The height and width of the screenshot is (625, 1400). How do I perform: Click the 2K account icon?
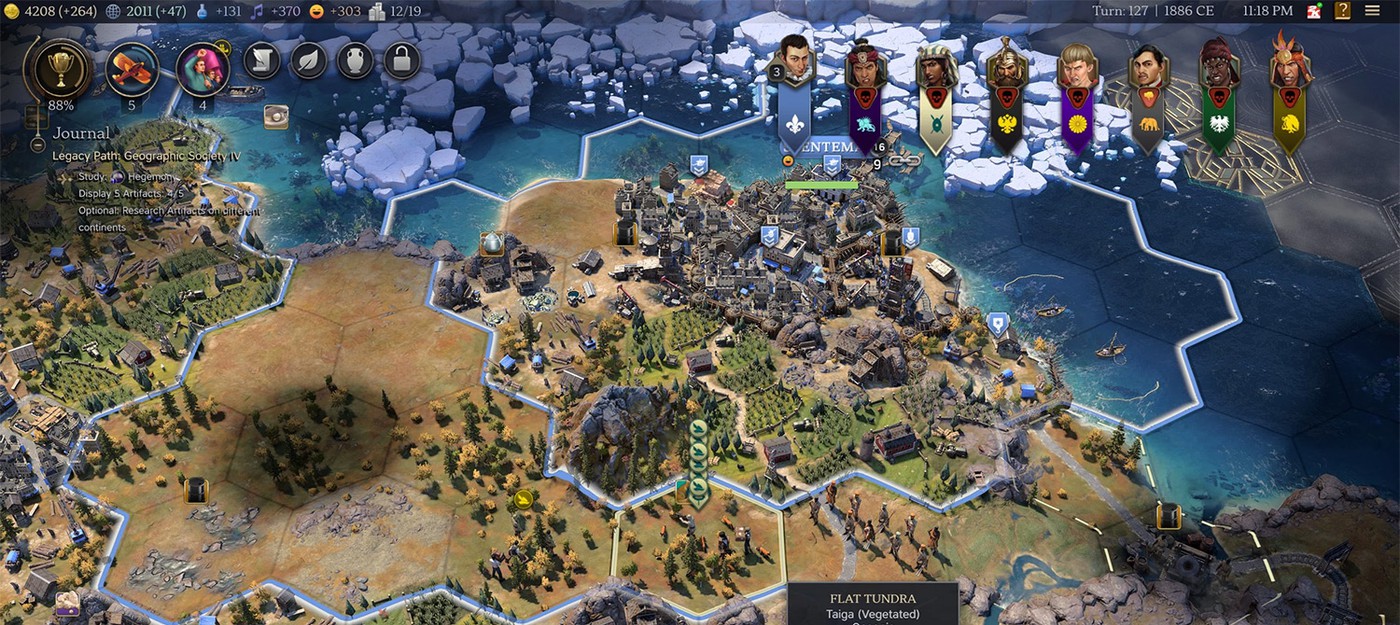tap(1312, 11)
